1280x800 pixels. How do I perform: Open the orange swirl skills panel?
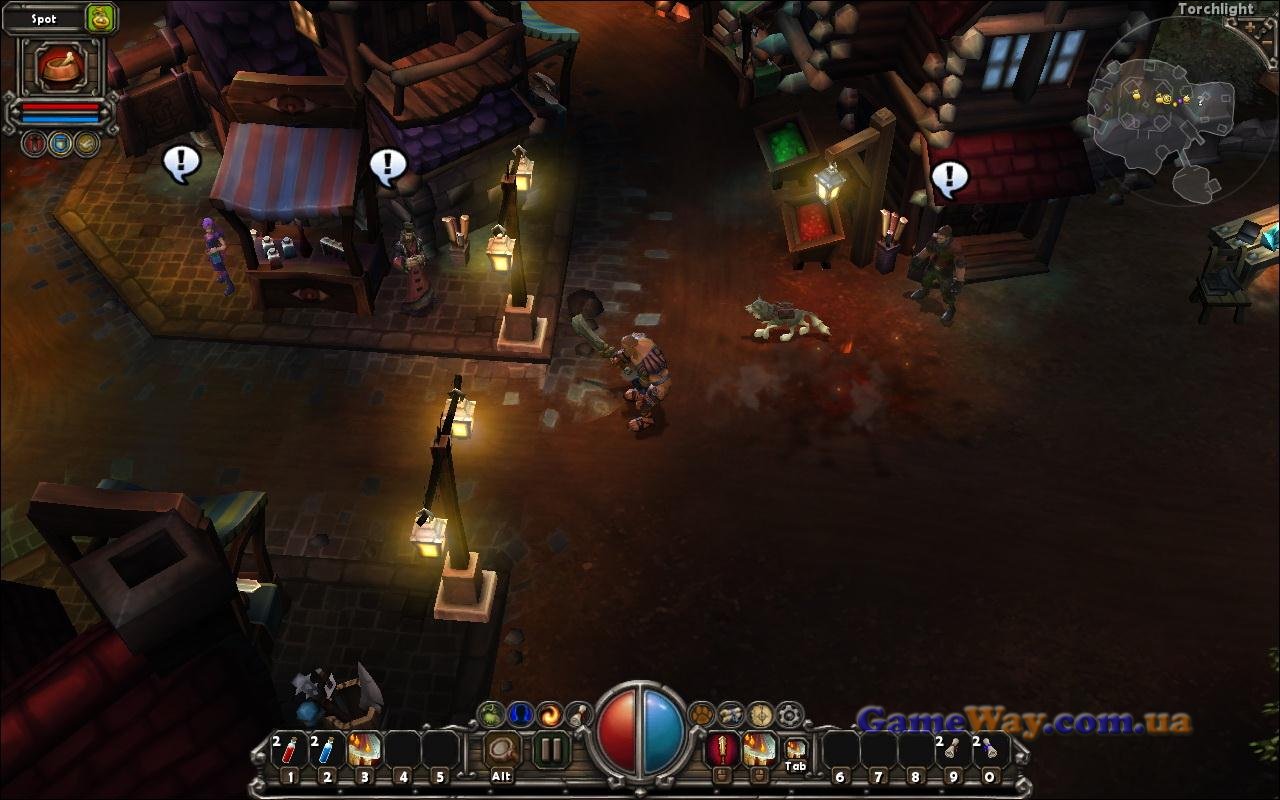coord(549,714)
